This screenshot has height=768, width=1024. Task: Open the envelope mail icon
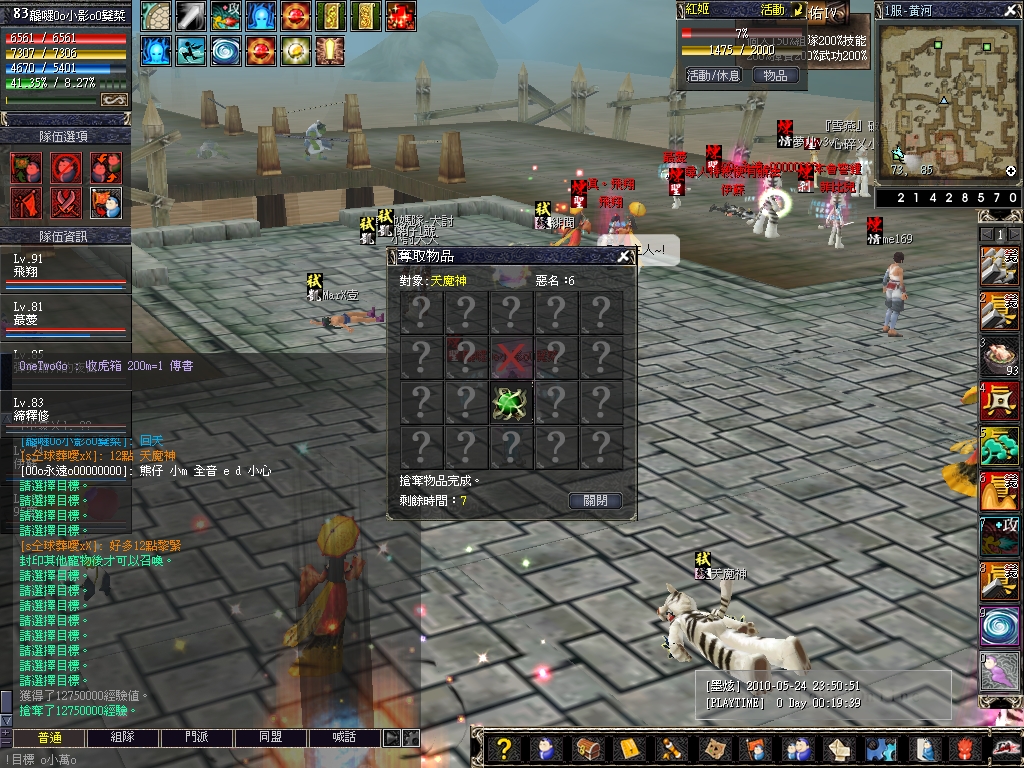(x=839, y=748)
